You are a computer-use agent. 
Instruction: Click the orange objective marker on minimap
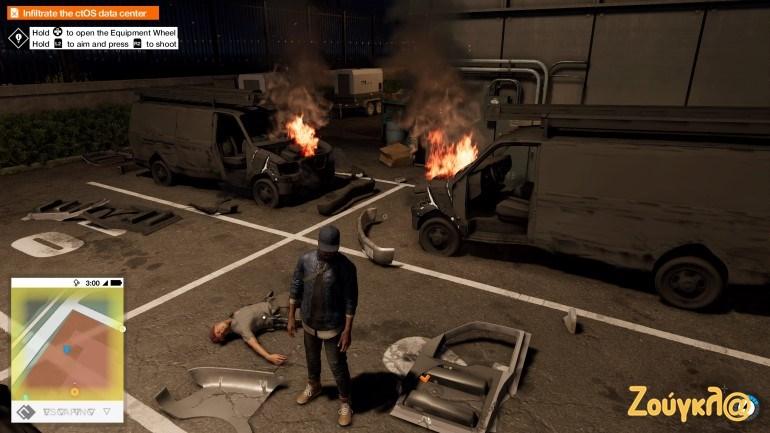74,391
